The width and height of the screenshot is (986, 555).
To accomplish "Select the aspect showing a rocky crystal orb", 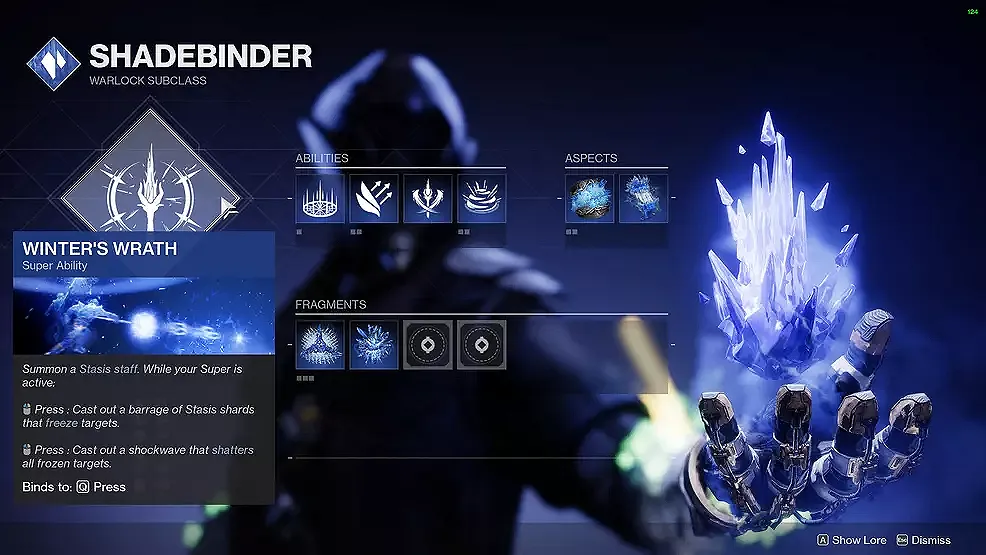I will point(590,198).
